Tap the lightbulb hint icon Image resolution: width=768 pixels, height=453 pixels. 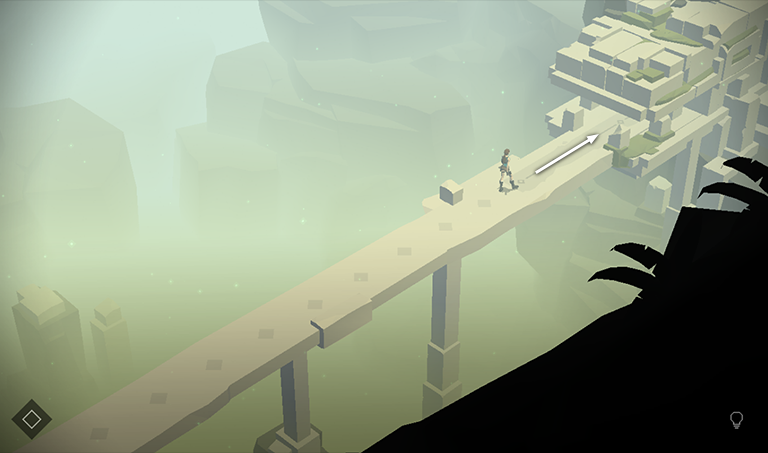point(737,420)
